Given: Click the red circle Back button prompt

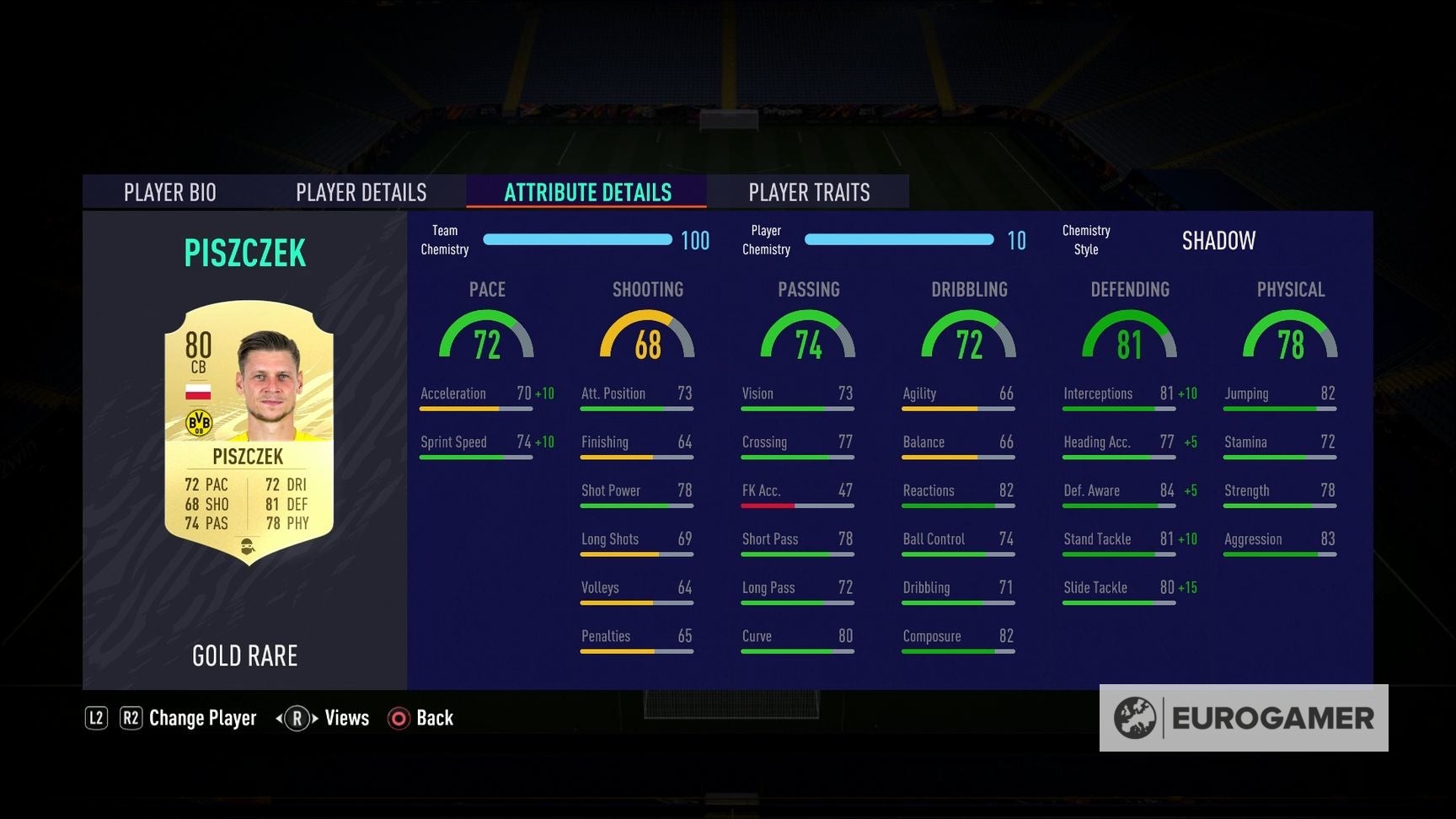Looking at the screenshot, I should [x=395, y=718].
